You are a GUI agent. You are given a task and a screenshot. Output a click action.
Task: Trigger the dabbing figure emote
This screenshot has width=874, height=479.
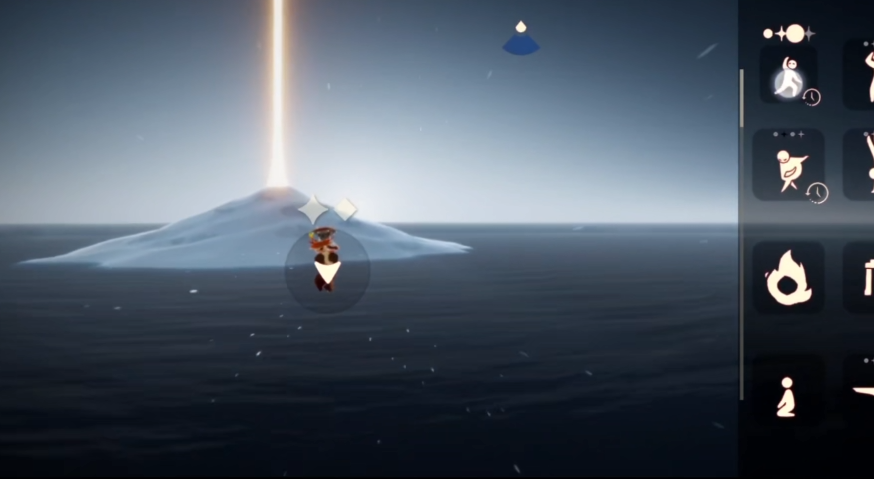[x=789, y=166]
